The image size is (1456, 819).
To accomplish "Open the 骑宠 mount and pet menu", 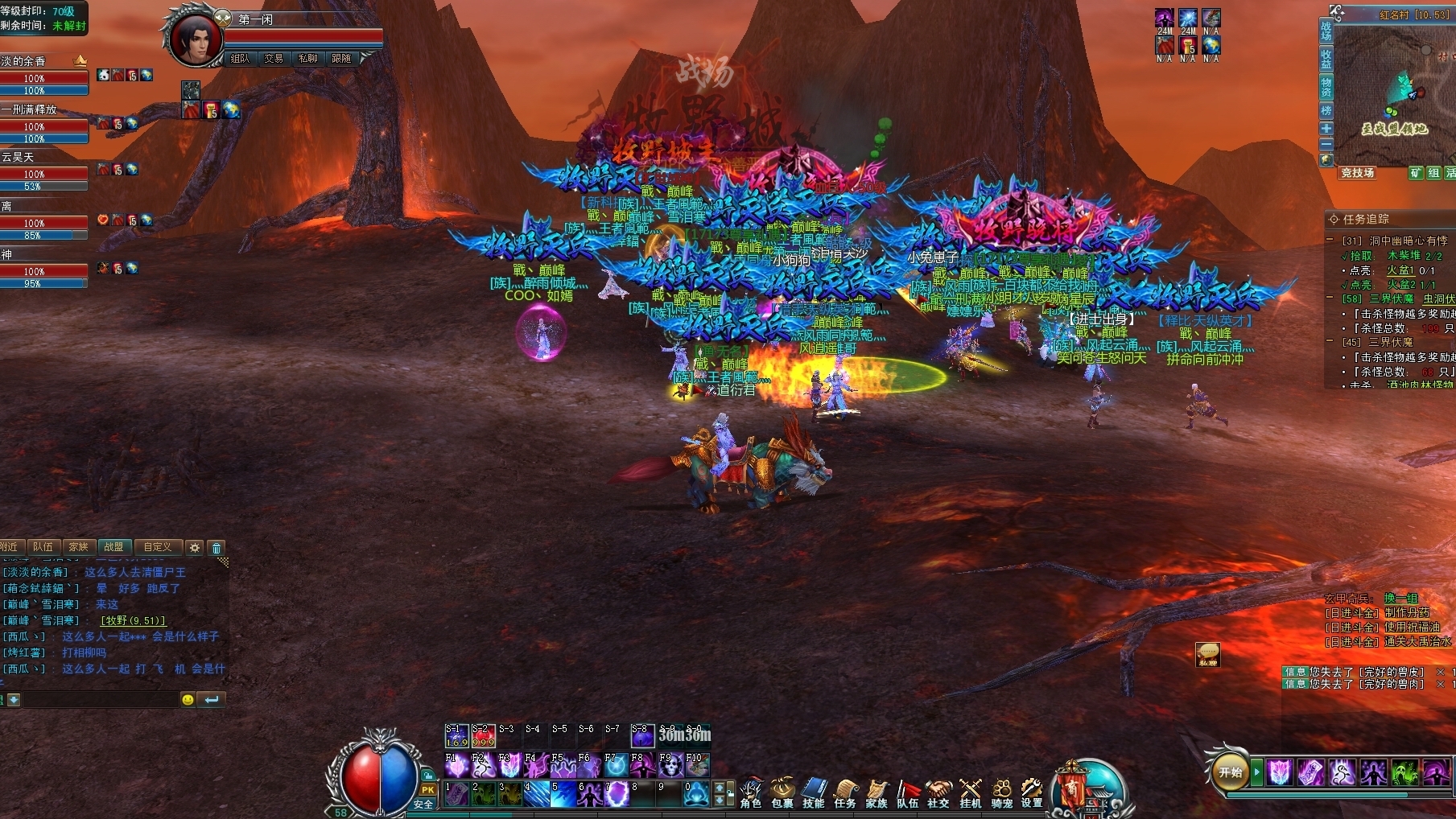I will 1001,792.
